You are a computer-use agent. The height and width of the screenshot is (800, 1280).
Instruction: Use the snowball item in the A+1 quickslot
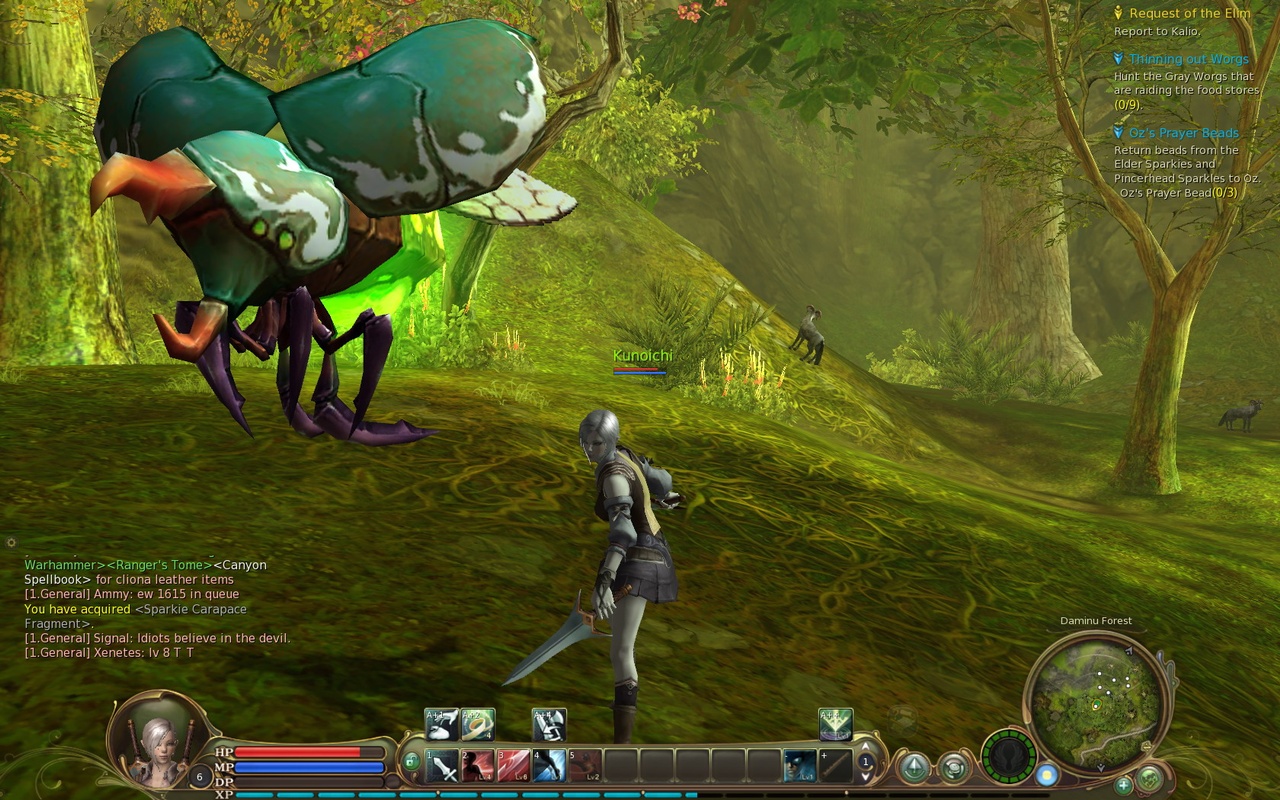pyautogui.click(x=441, y=725)
